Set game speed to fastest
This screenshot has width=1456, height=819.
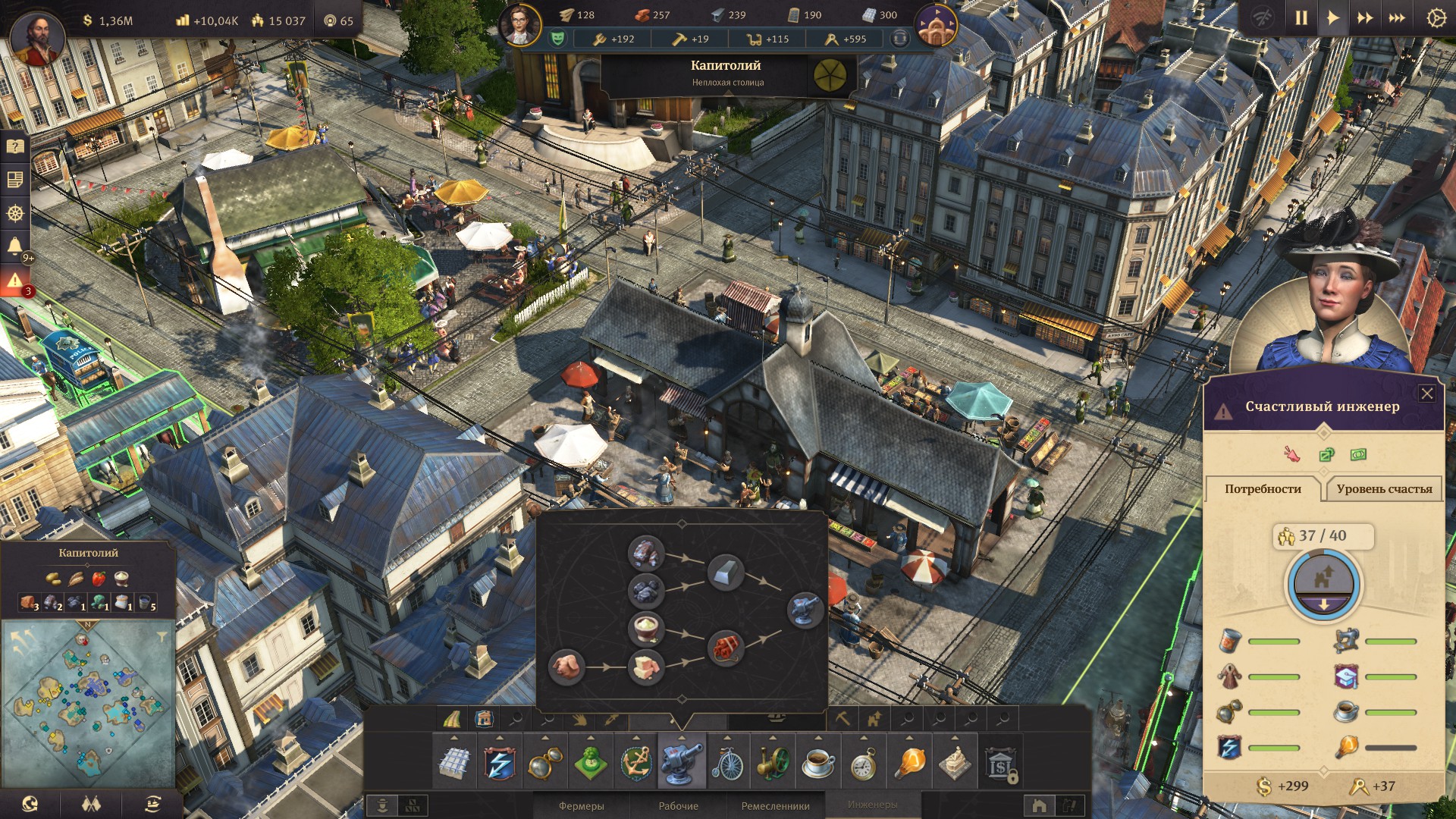pyautogui.click(x=1397, y=18)
